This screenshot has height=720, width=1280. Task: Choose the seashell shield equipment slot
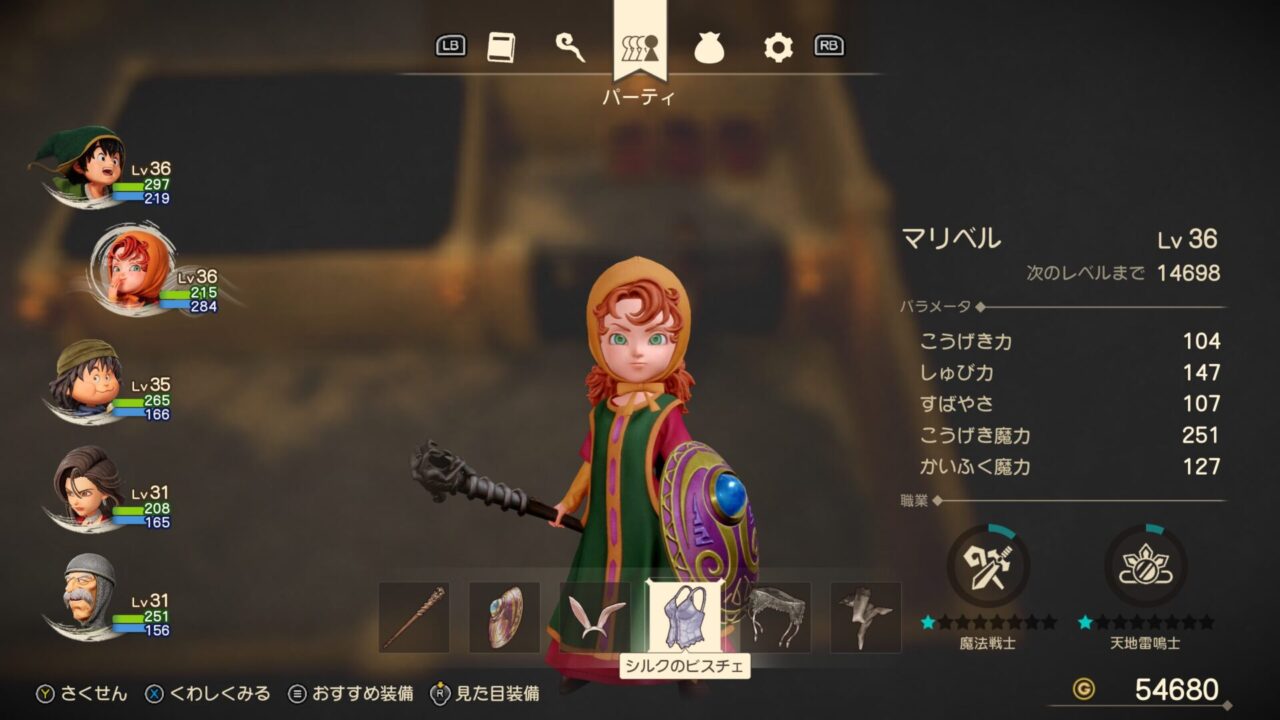[x=504, y=617]
